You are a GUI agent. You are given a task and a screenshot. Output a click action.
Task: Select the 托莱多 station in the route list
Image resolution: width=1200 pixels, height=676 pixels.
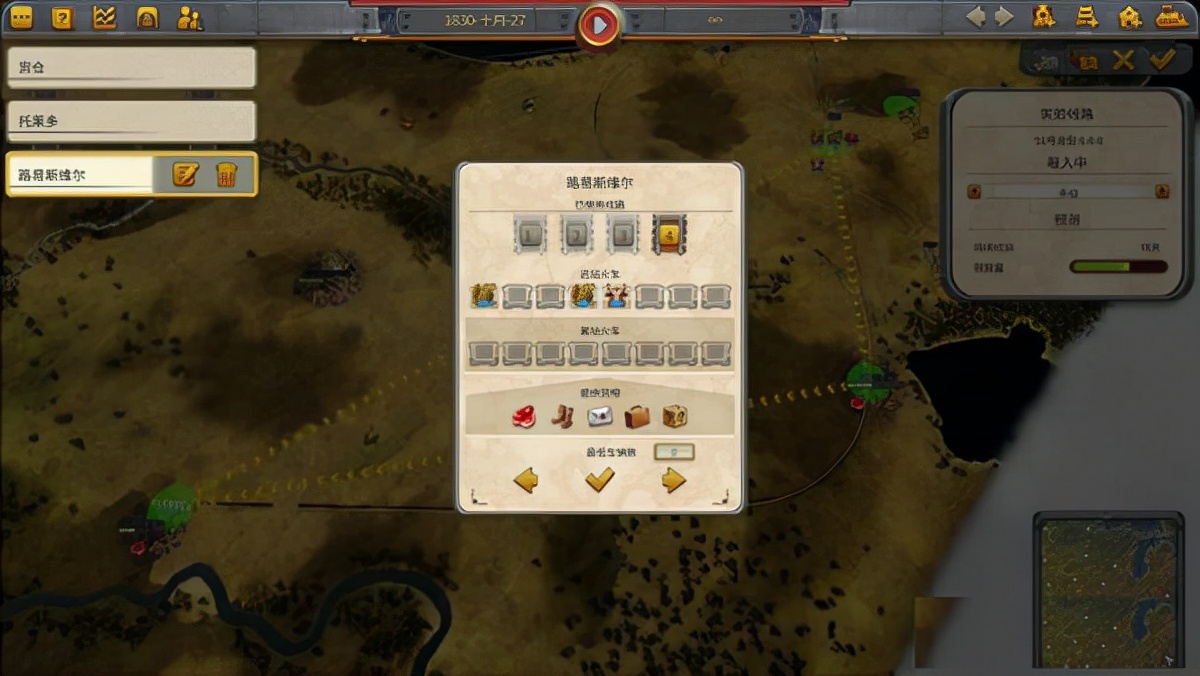coord(131,121)
